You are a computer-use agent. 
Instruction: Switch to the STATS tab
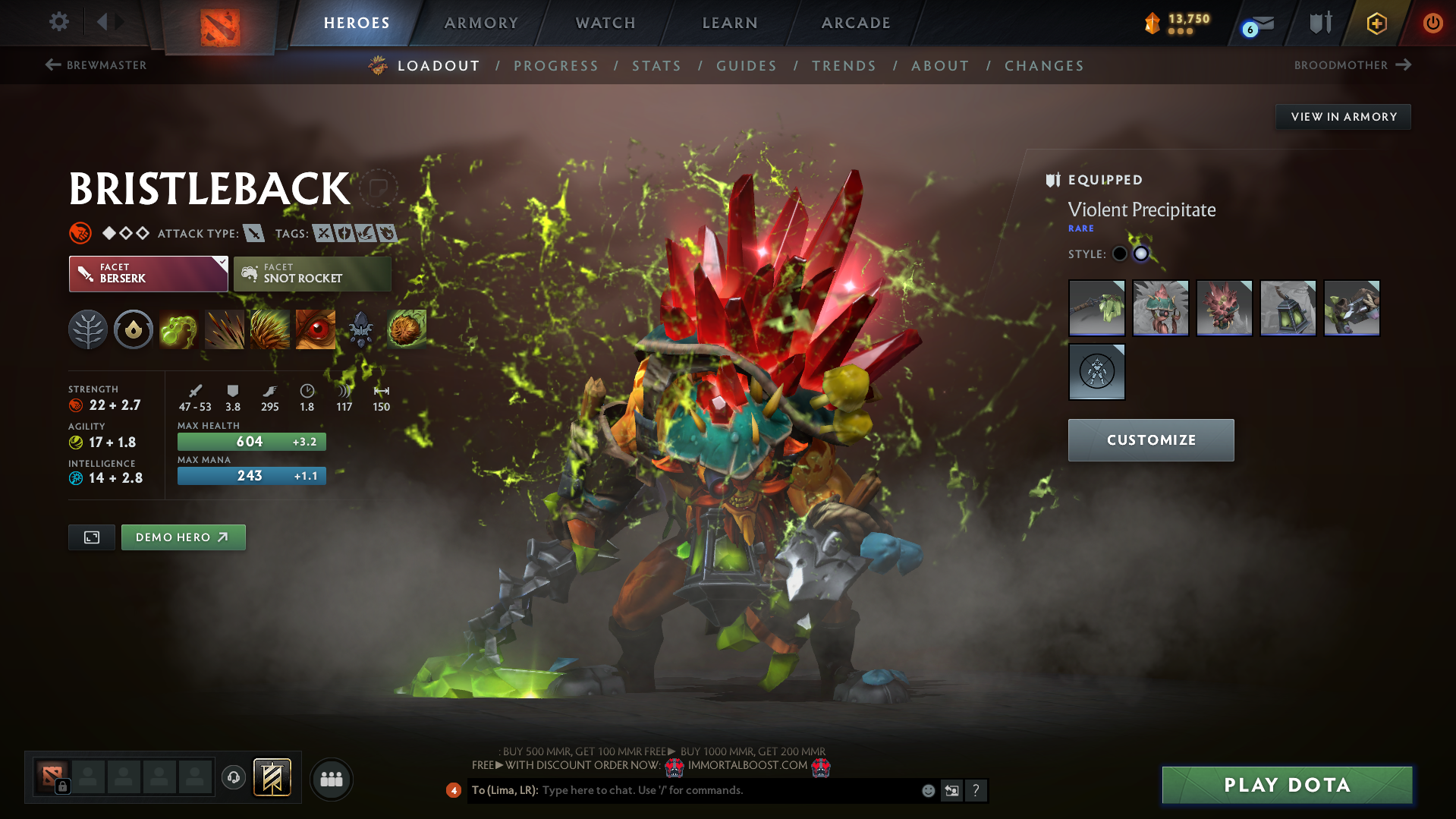(656, 65)
